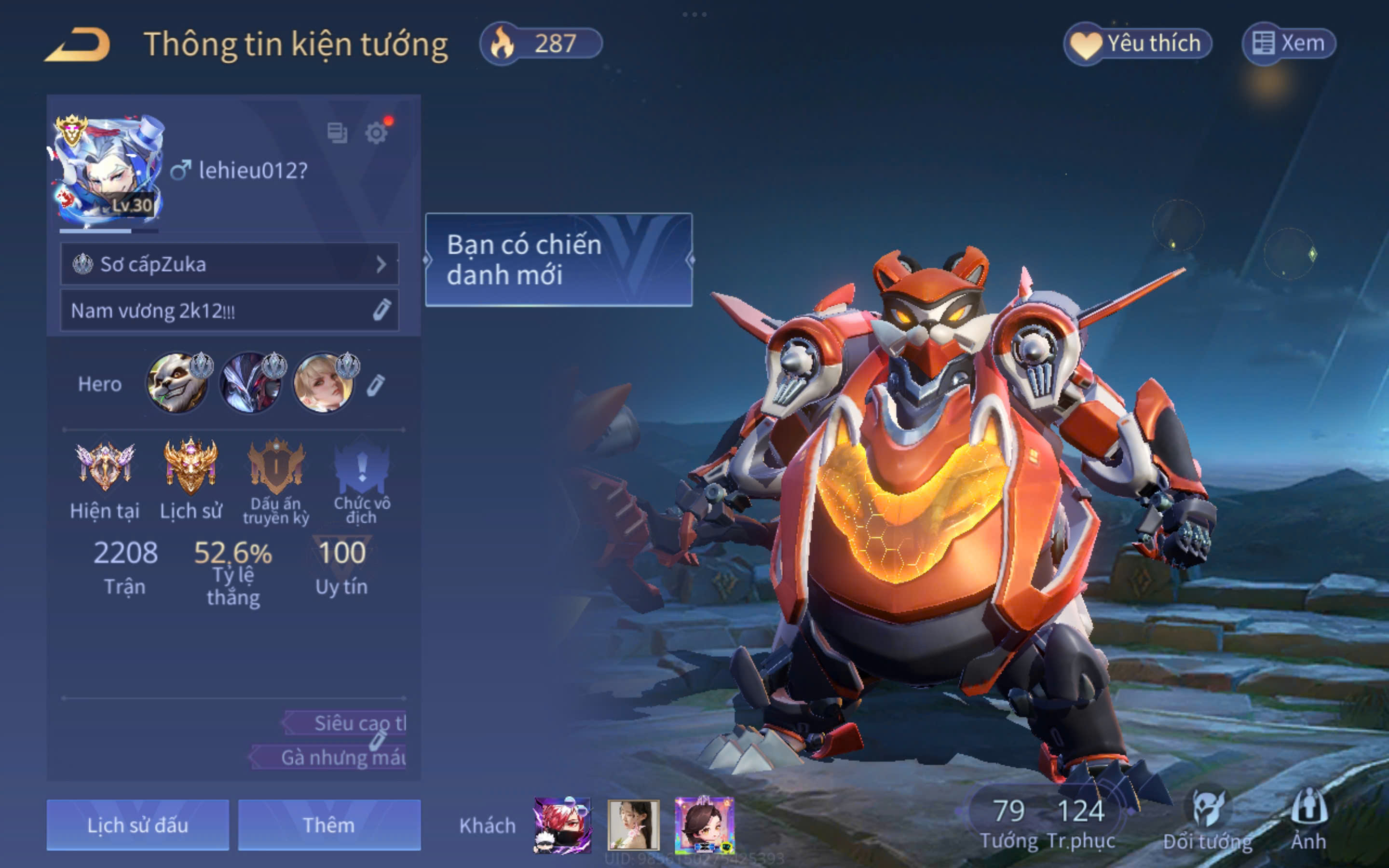Viewport: 1389px width, 868px height.
Task: Select the blonde girl hero portrait
Action: point(323,383)
